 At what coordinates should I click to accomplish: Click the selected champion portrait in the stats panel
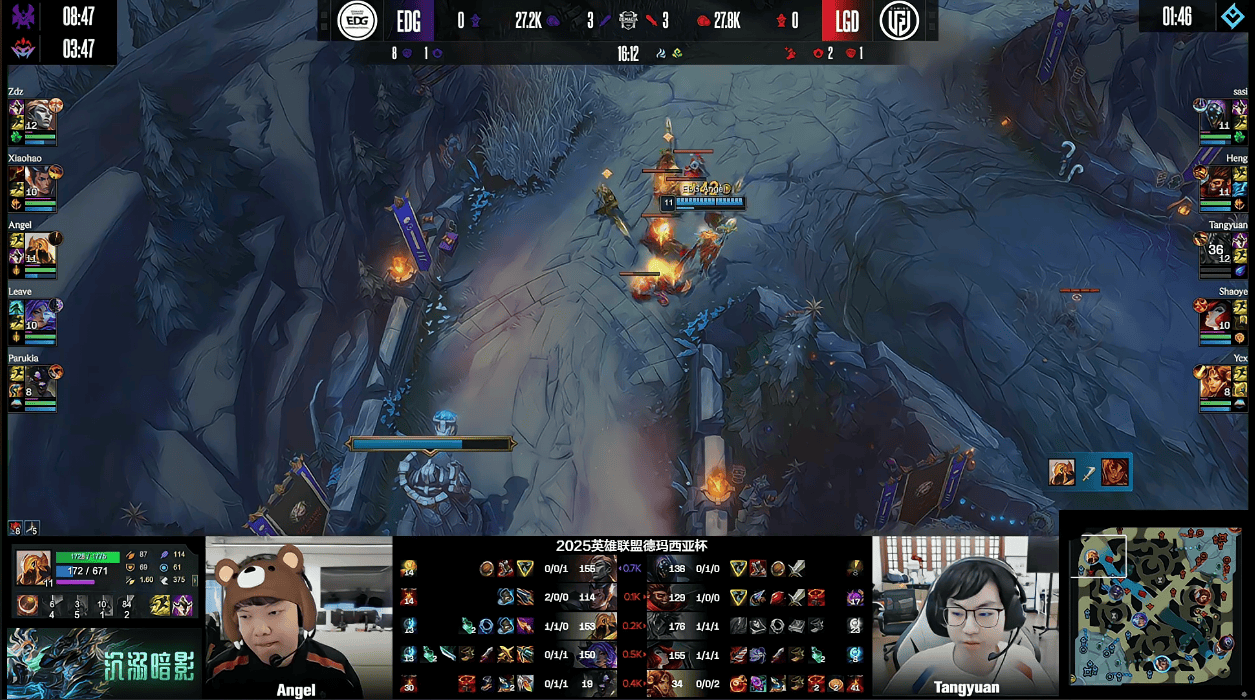(32, 567)
